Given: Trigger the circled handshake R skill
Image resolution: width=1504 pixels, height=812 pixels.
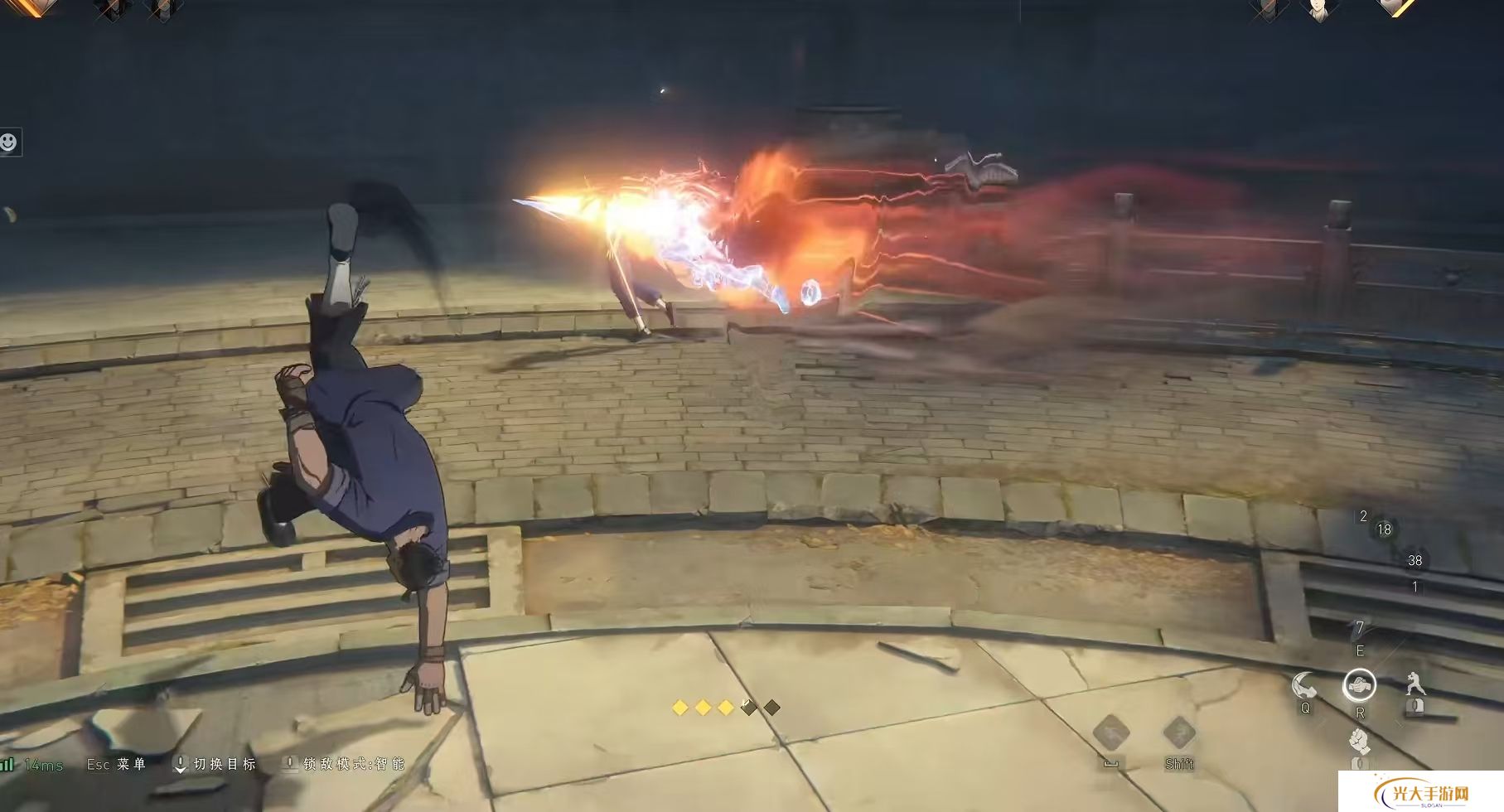Looking at the screenshot, I should (1359, 685).
